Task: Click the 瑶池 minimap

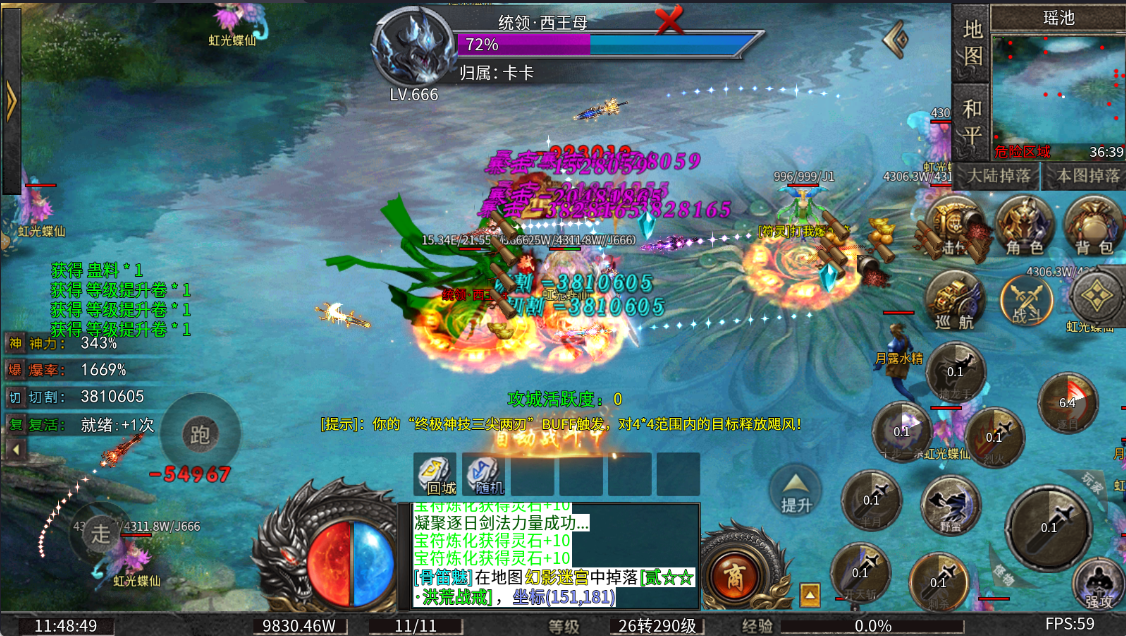Action: pos(1058,90)
